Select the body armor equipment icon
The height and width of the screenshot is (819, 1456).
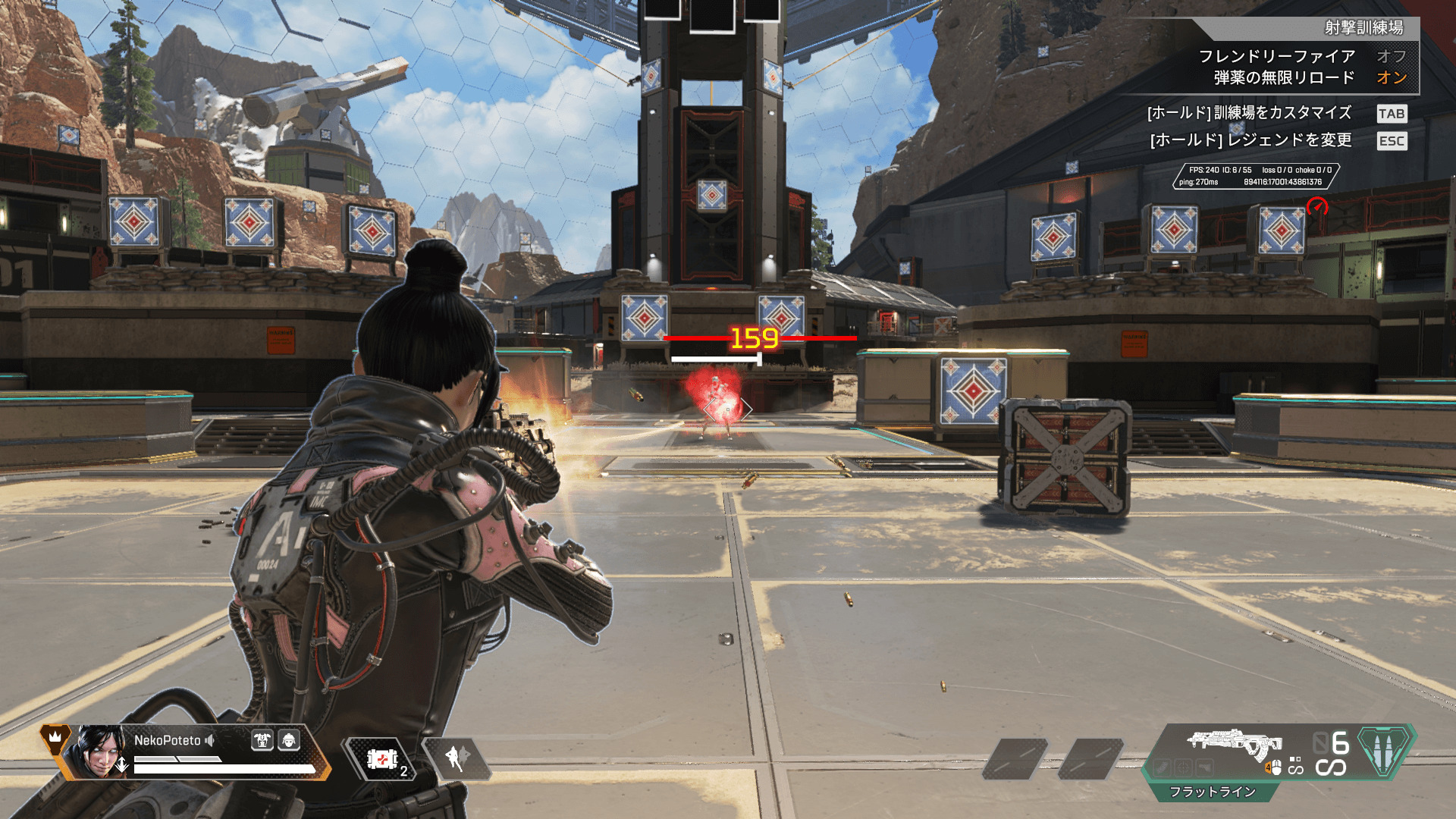click(x=262, y=740)
